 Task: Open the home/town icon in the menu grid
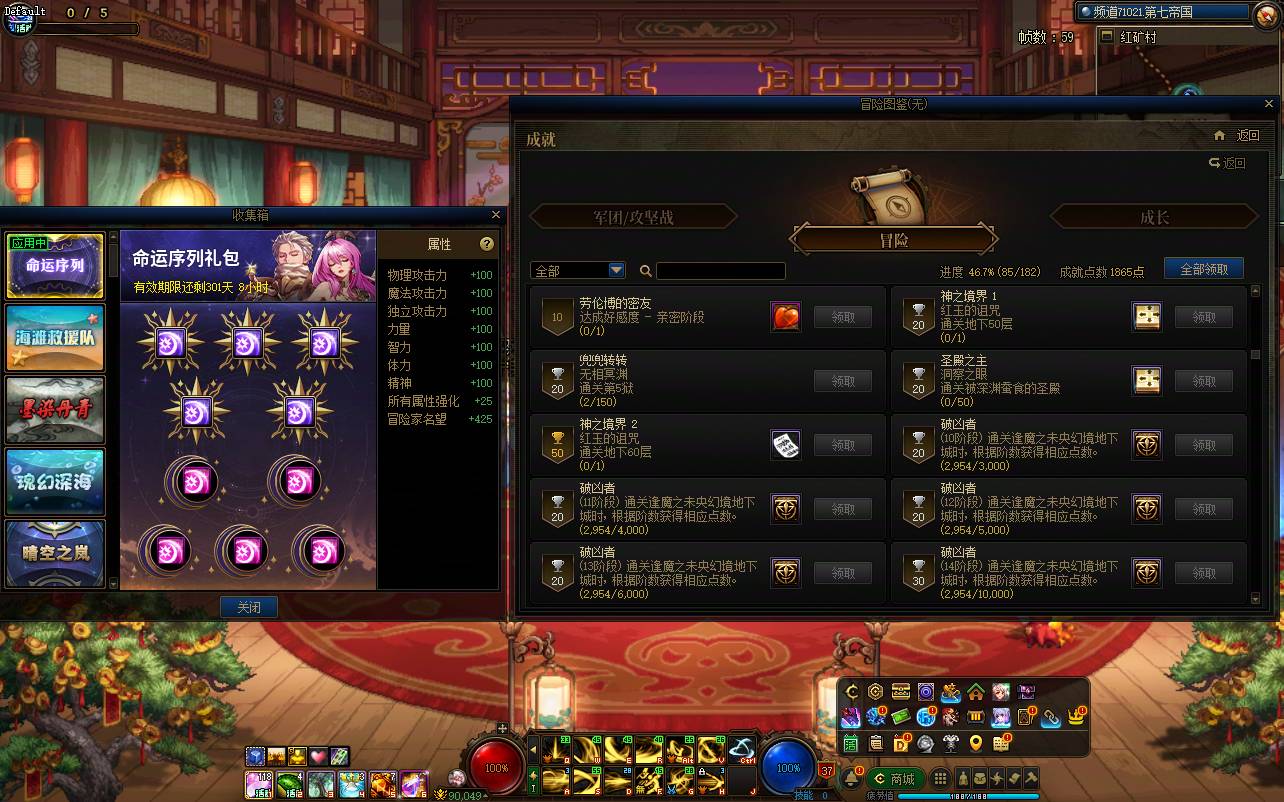pos(975,692)
